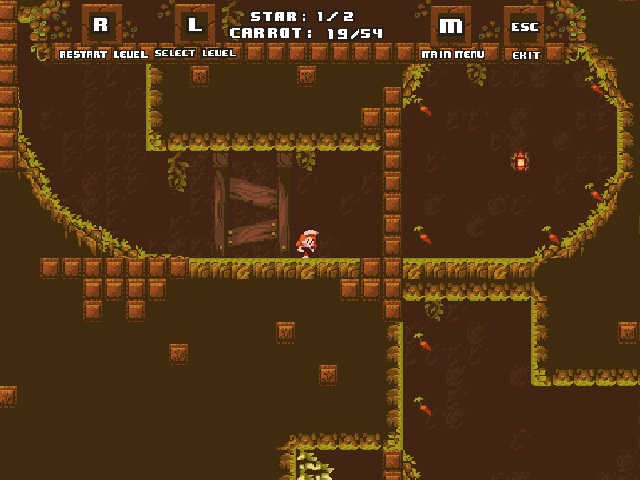Click the Restart Level button
This screenshot has width=640, height=480.
[x=101, y=26]
